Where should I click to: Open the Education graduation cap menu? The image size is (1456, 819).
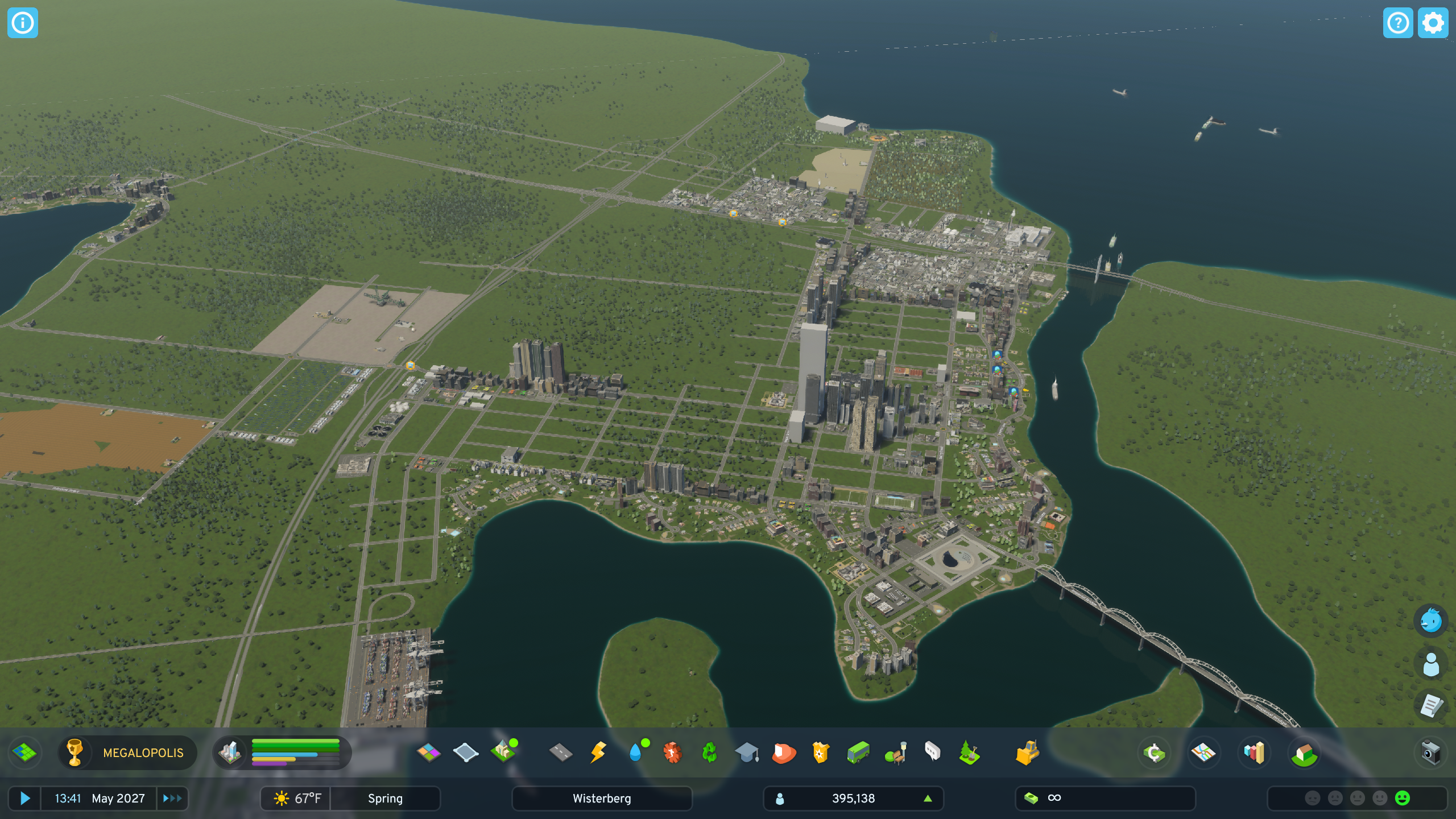747,752
